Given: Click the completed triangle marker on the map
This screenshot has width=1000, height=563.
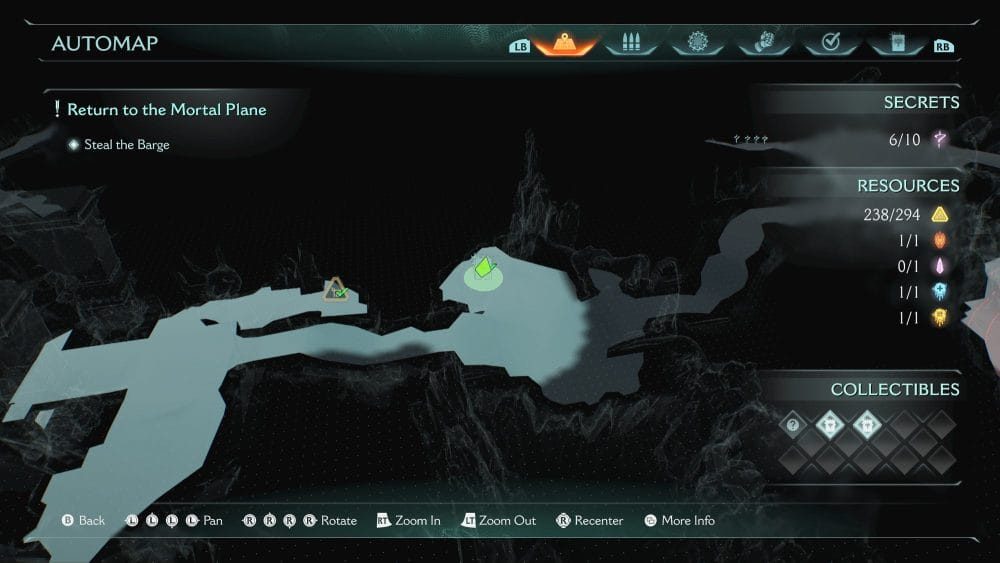Looking at the screenshot, I should tap(336, 290).
